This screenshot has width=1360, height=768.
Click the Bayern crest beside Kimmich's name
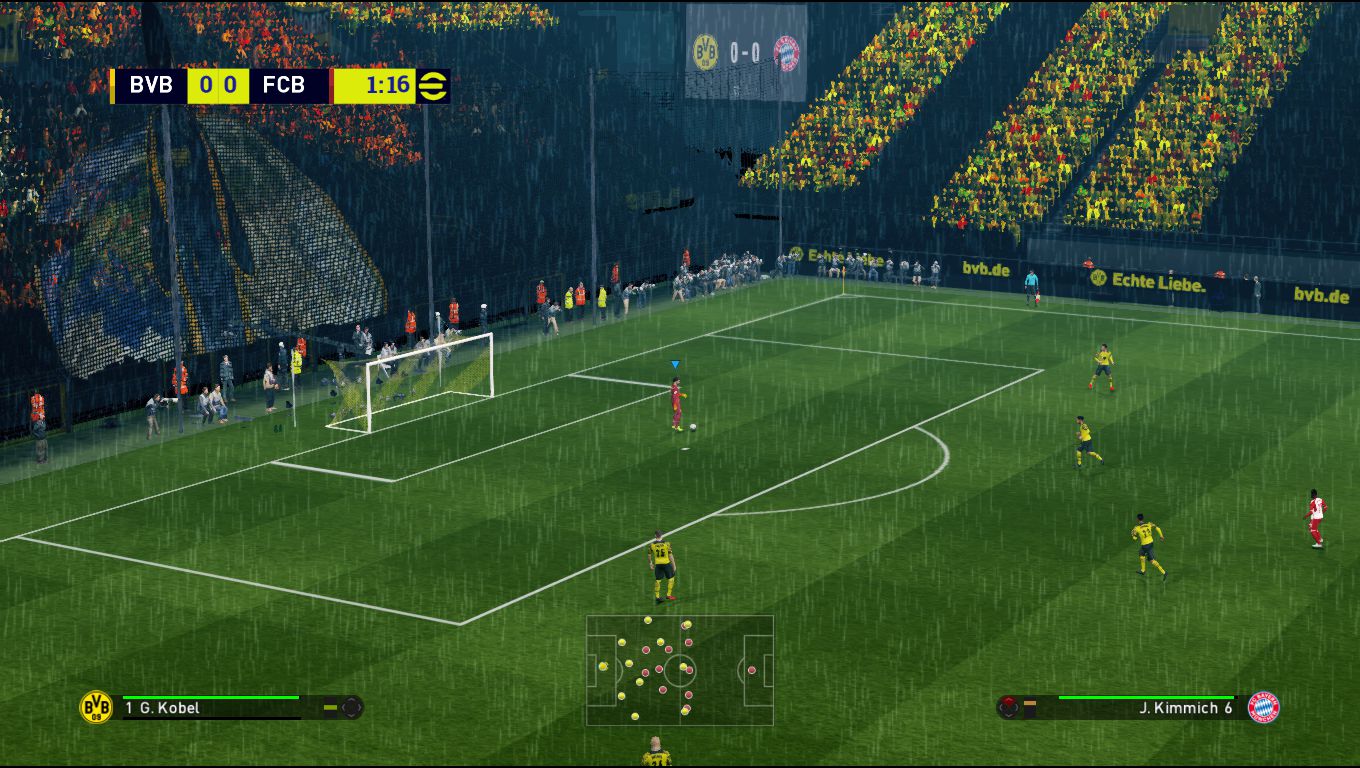1264,707
